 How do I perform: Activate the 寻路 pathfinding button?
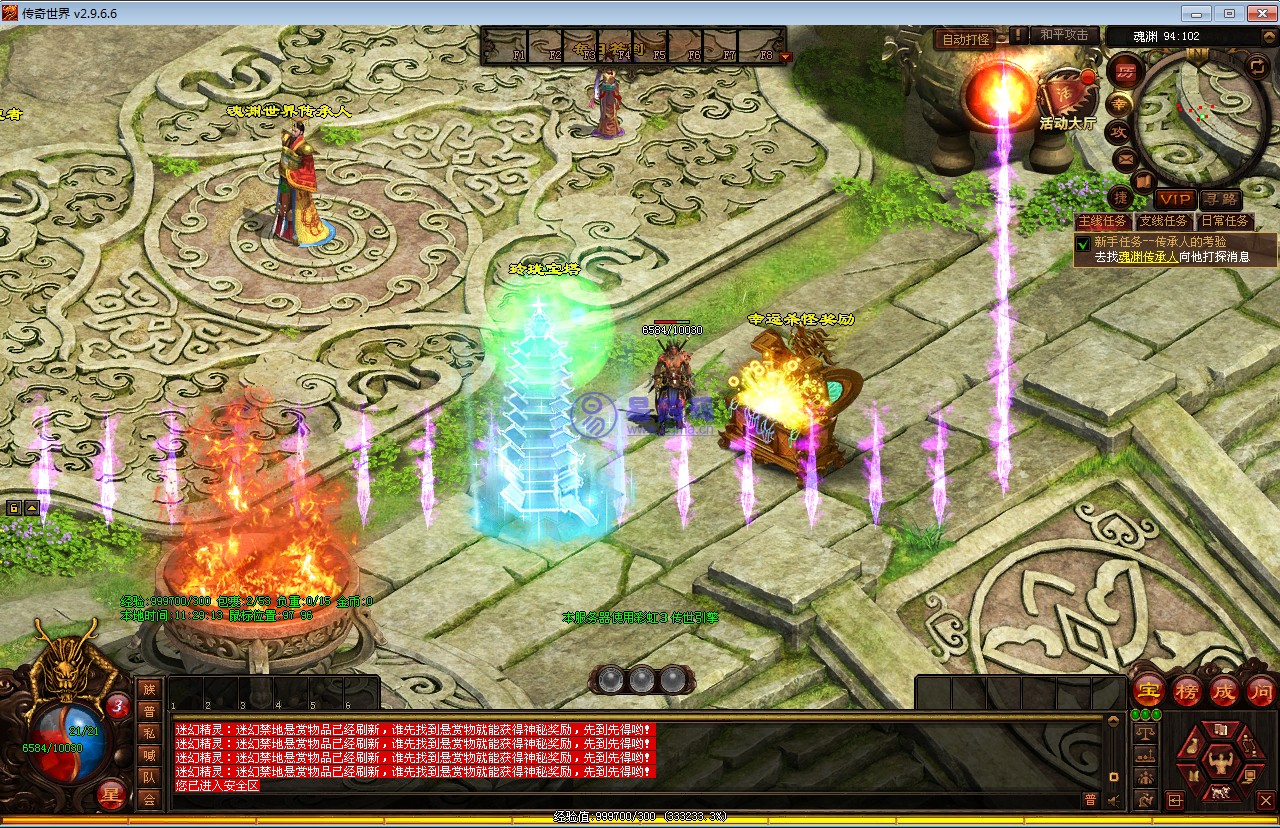(x=1220, y=200)
